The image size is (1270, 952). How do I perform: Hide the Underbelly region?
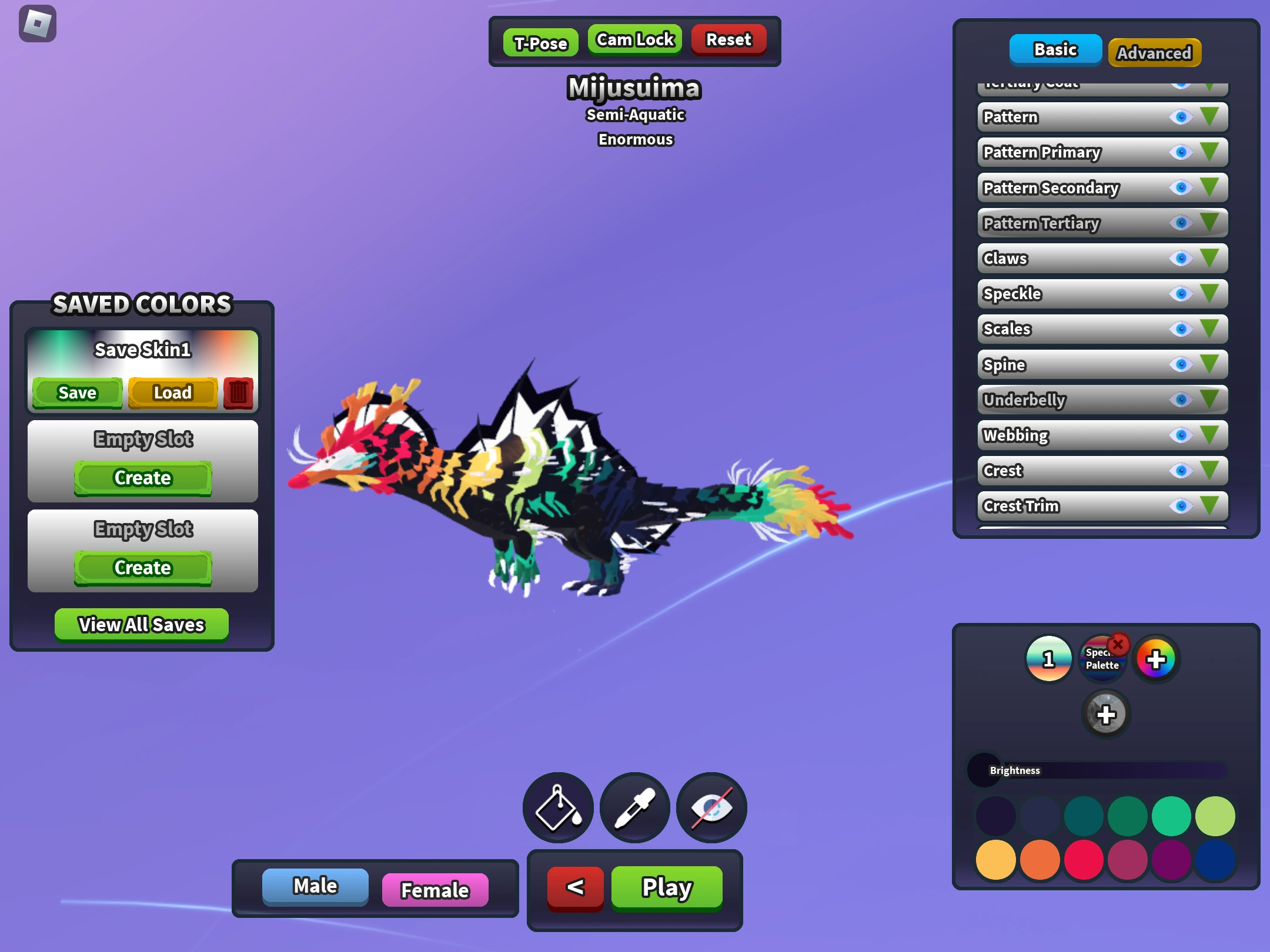tap(1180, 400)
